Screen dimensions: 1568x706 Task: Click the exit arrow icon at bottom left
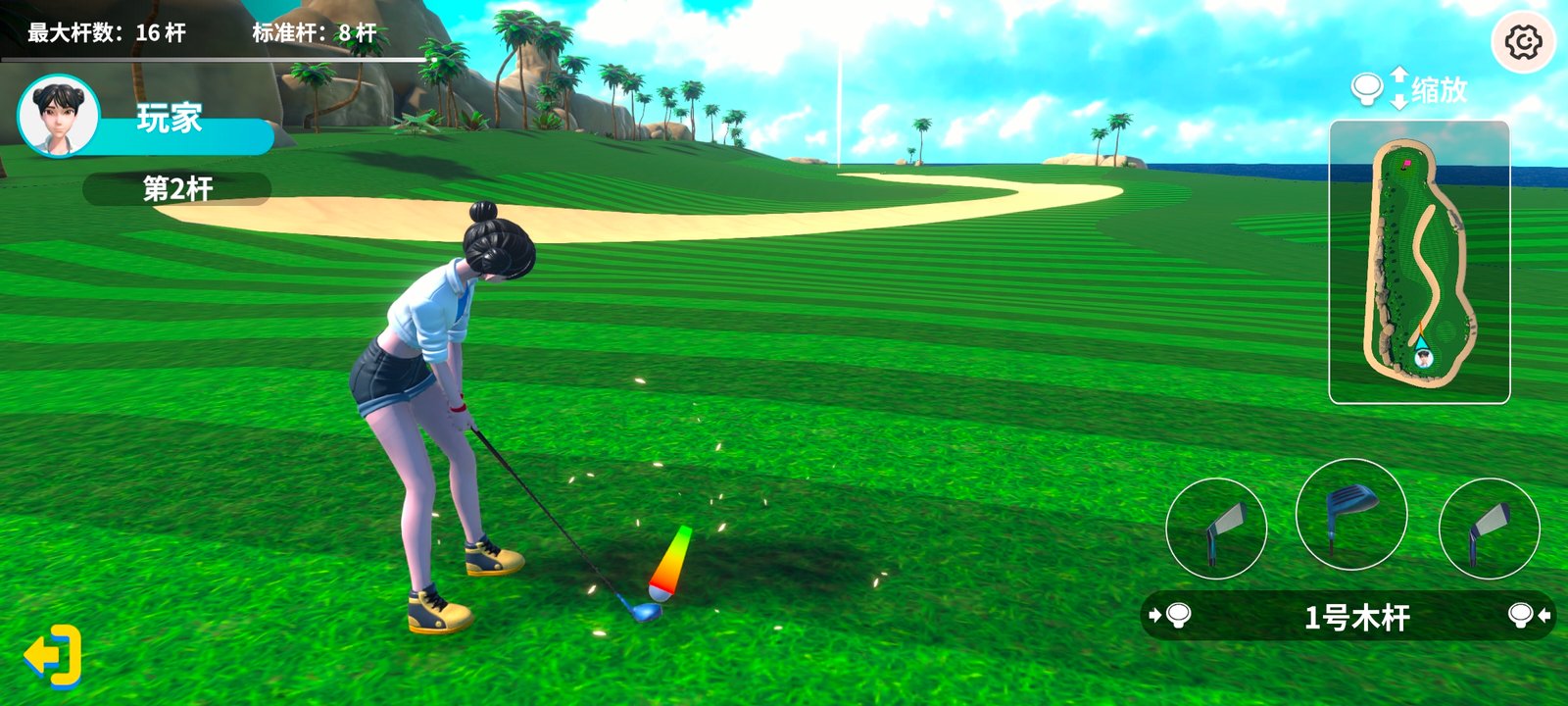(x=51, y=654)
